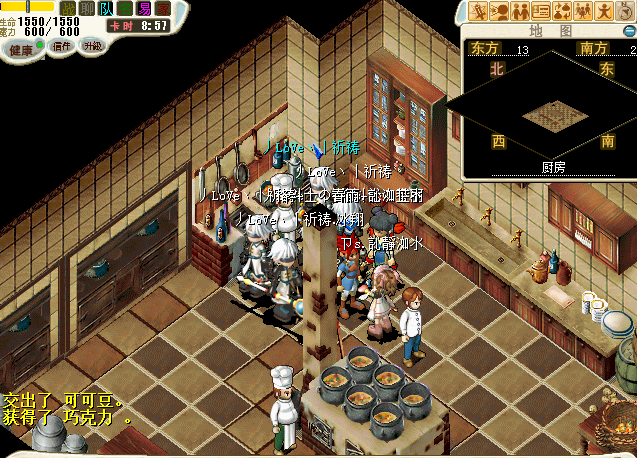Minimize the 地图 map panel

pyautogui.click(x=630, y=31)
